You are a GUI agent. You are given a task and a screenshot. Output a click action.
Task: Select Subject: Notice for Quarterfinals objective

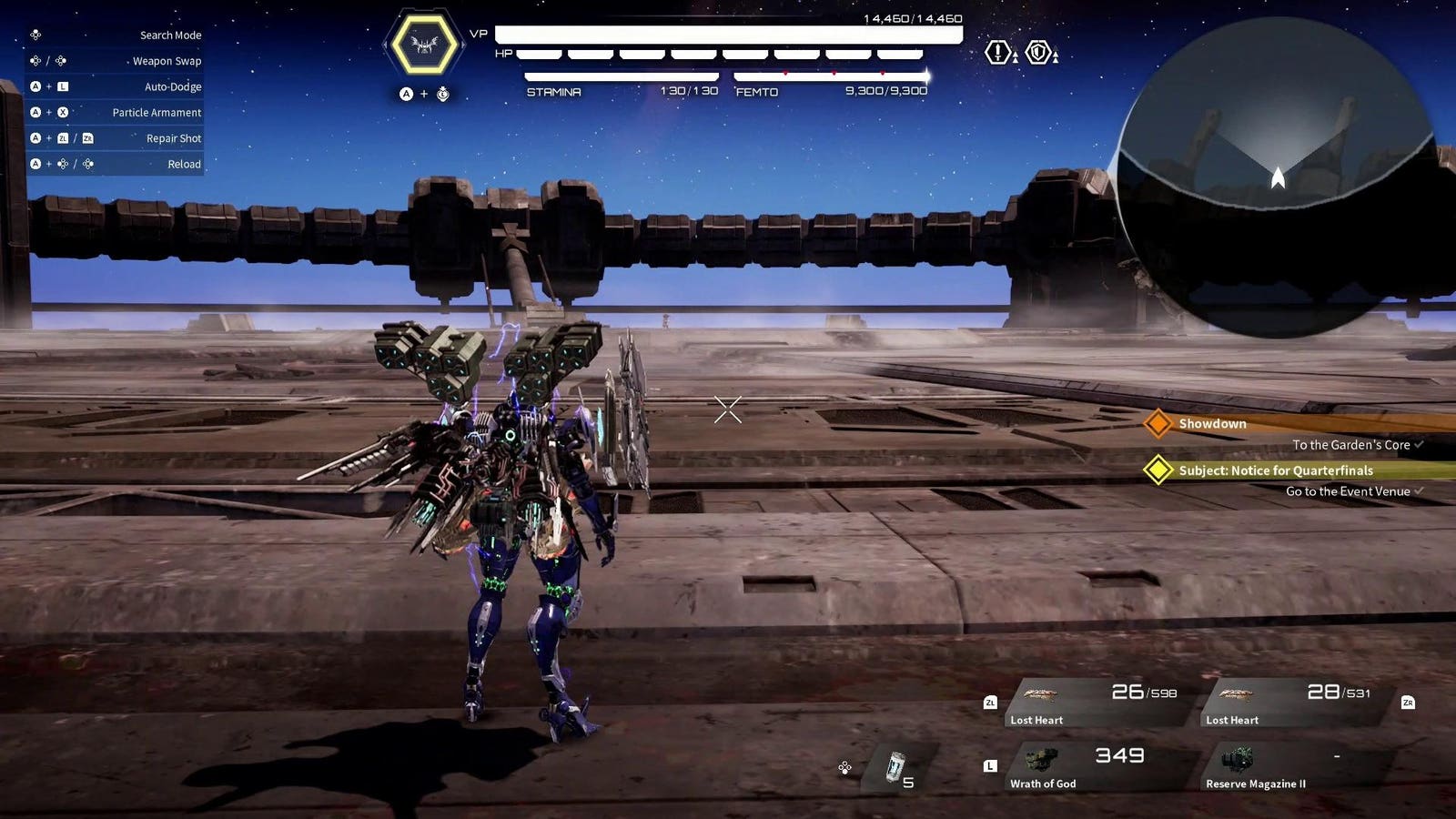(x=1275, y=470)
